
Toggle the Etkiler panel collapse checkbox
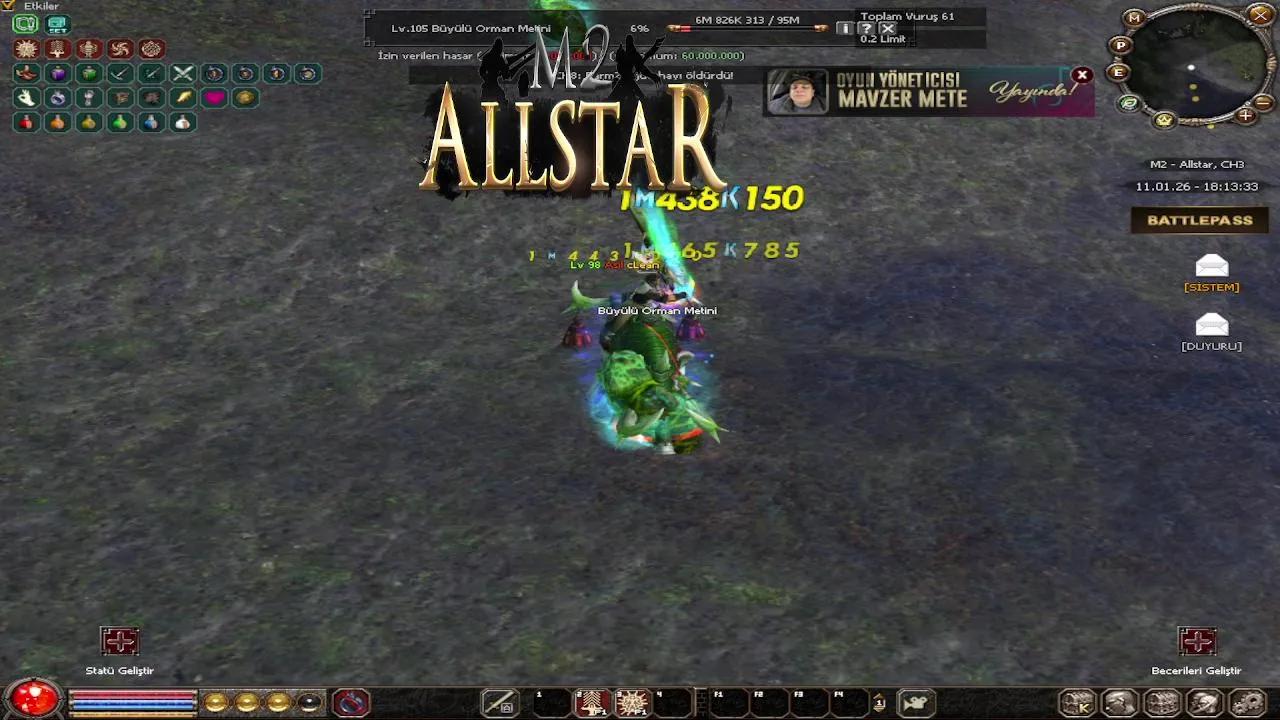point(7,5)
